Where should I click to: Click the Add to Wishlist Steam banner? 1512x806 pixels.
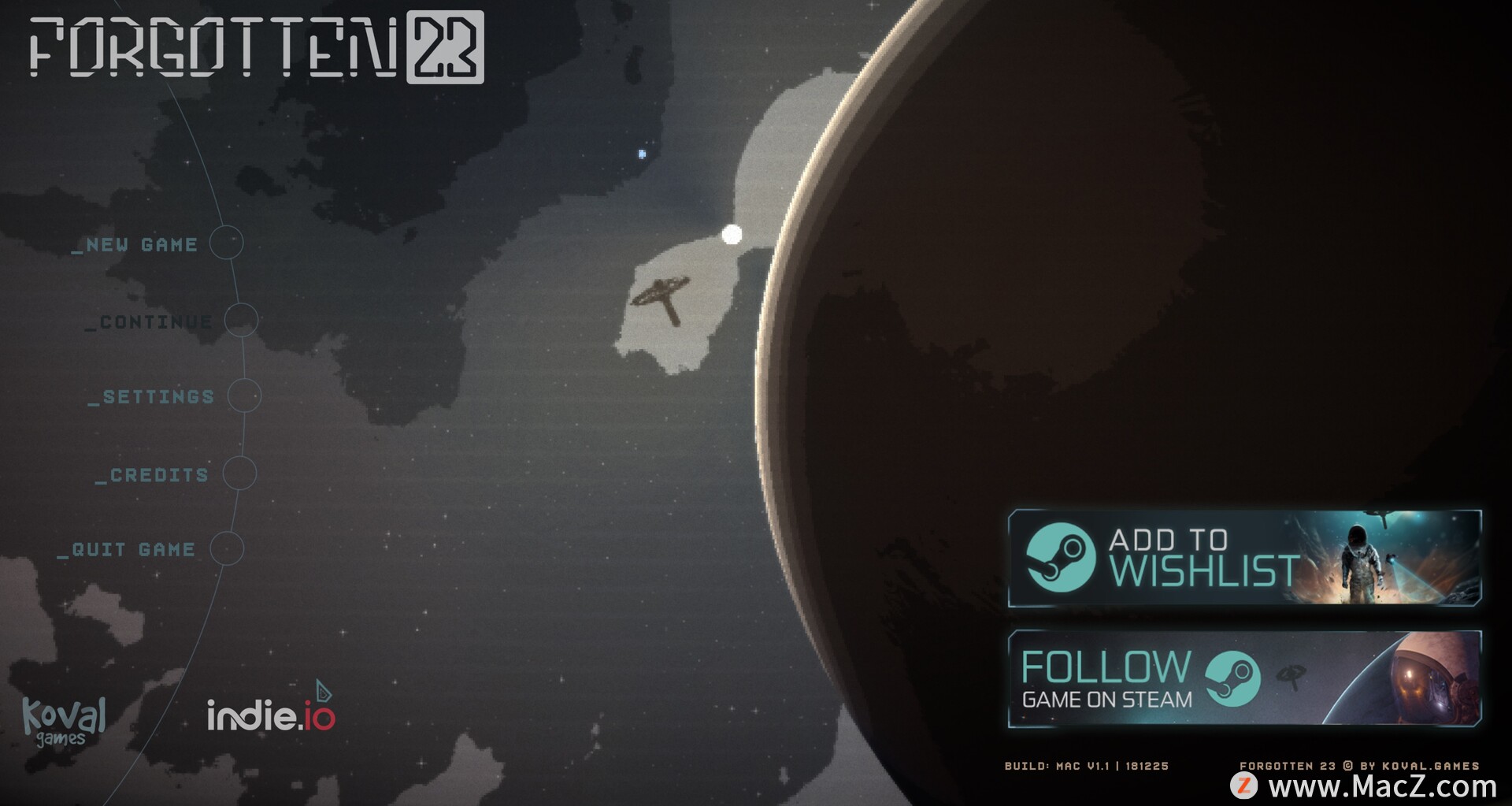point(1244,558)
